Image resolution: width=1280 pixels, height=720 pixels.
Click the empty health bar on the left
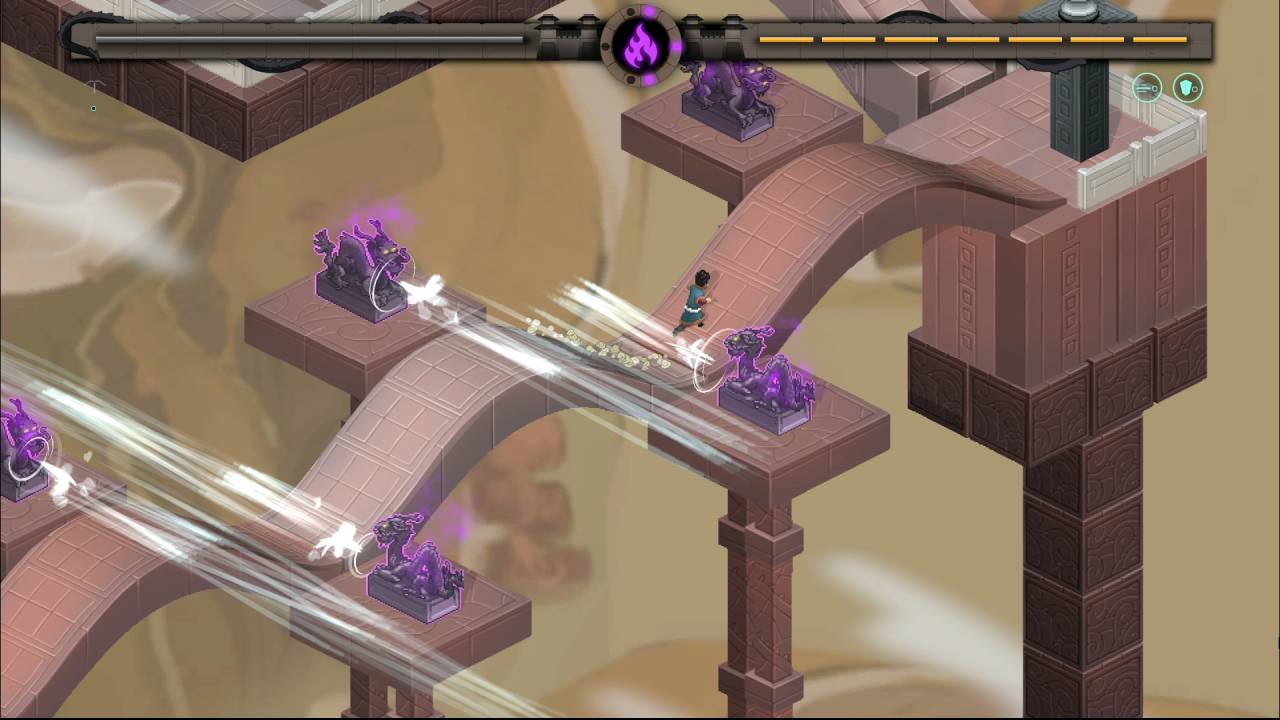tap(300, 37)
